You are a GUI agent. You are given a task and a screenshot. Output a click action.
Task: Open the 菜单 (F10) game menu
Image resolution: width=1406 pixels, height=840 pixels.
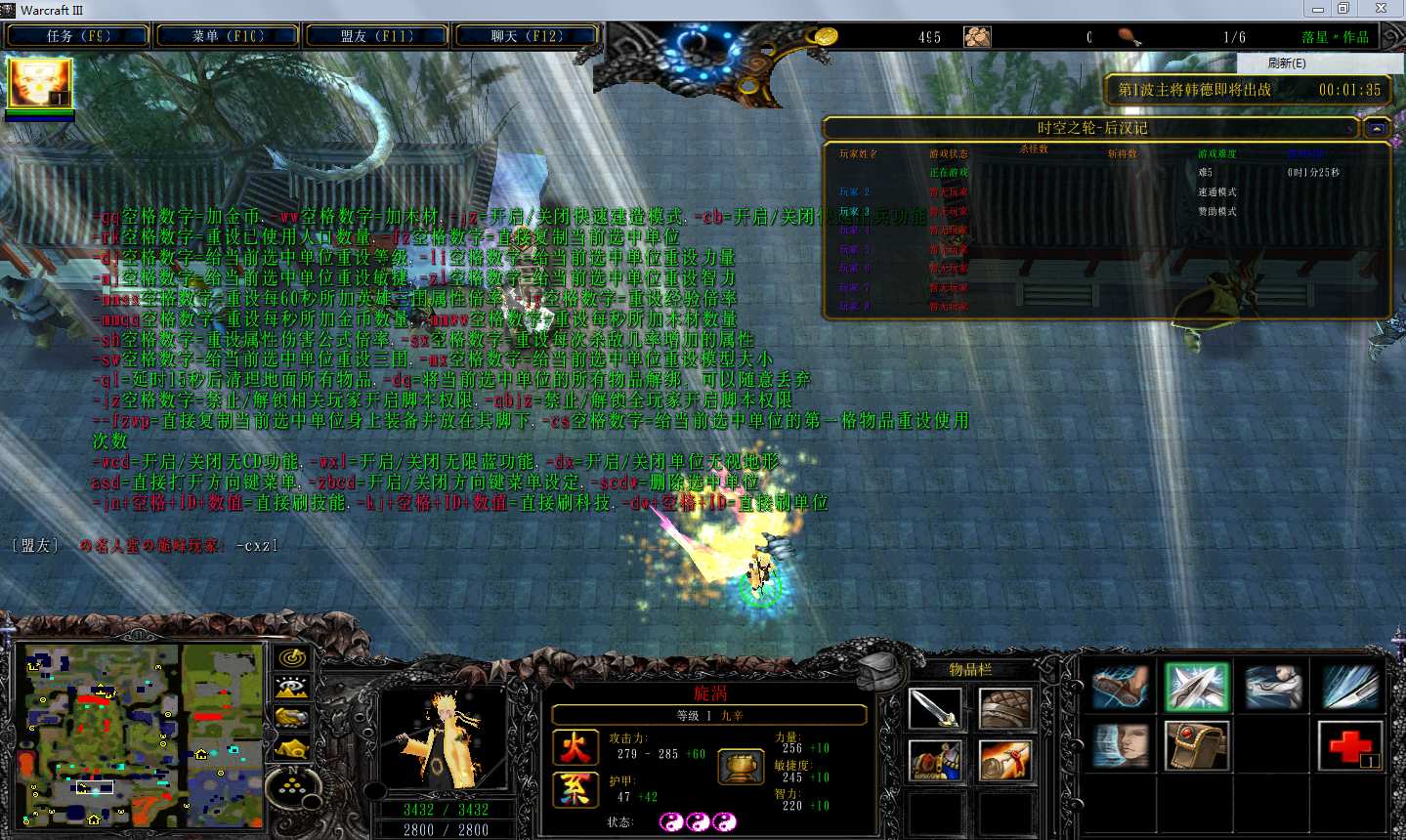tap(228, 36)
